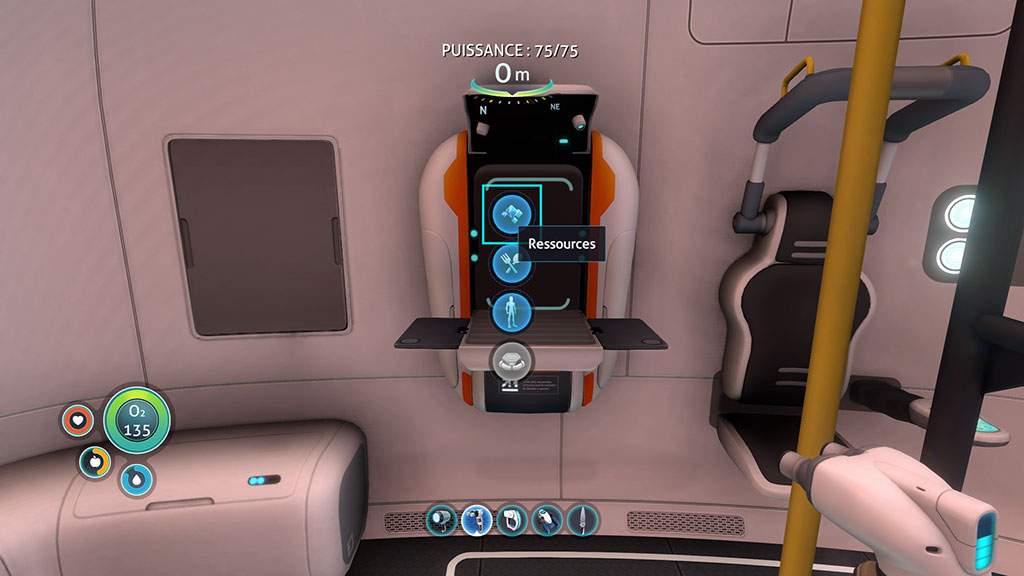Equip the white curved-handle tool from hotbar
The width and height of the screenshot is (1024, 576).
pos(511,519)
